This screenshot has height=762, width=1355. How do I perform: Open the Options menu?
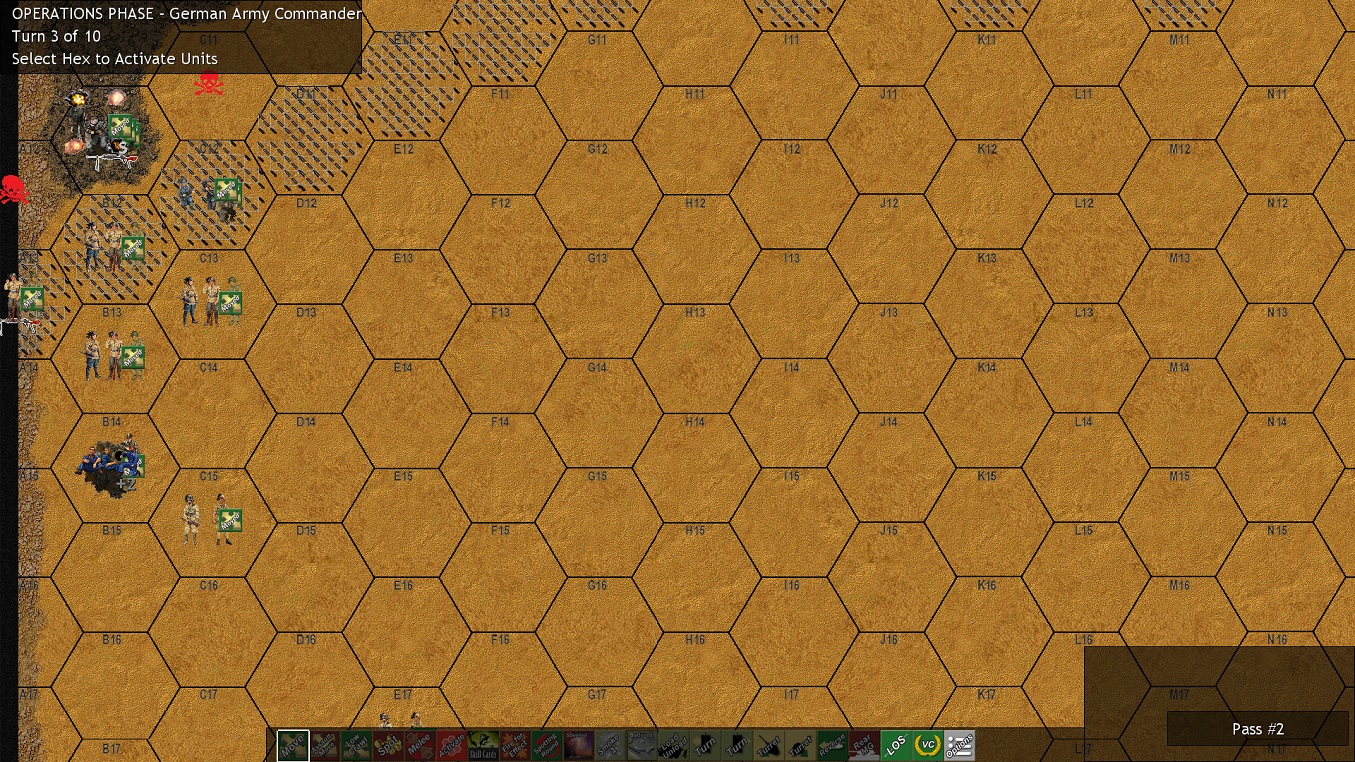(959, 744)
